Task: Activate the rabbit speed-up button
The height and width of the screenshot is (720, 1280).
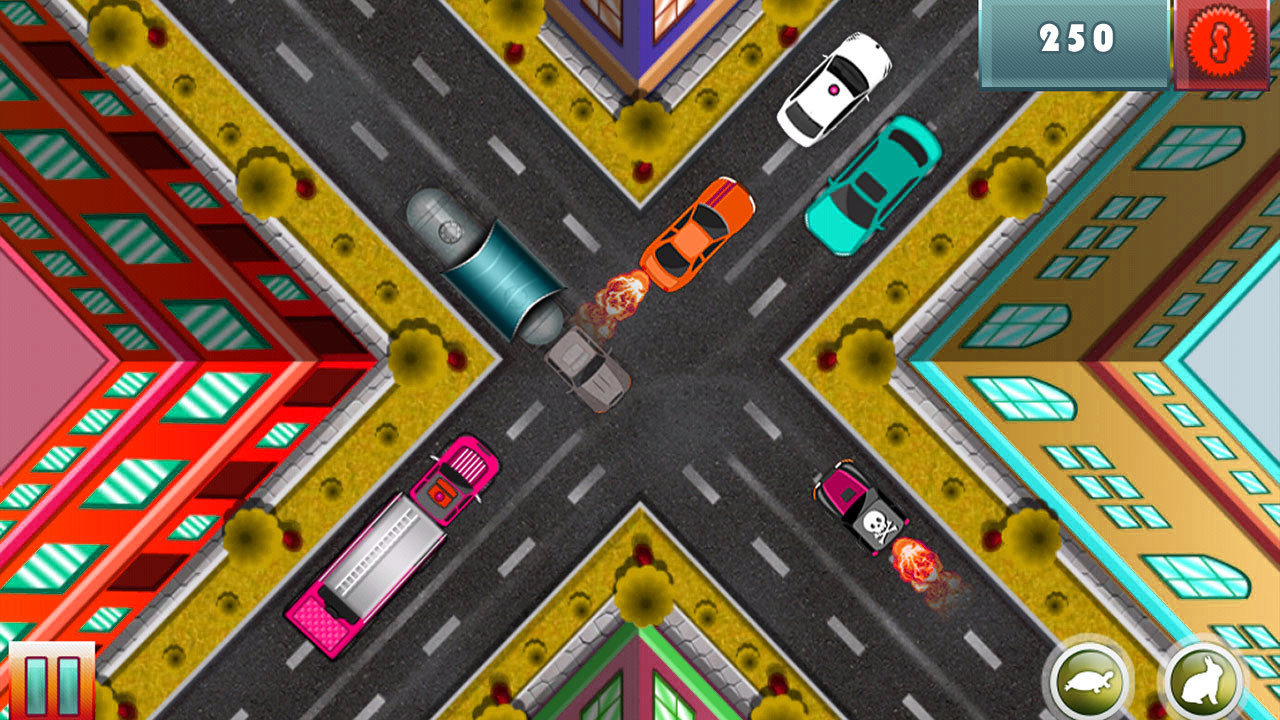Action: tap(1204, 684)
